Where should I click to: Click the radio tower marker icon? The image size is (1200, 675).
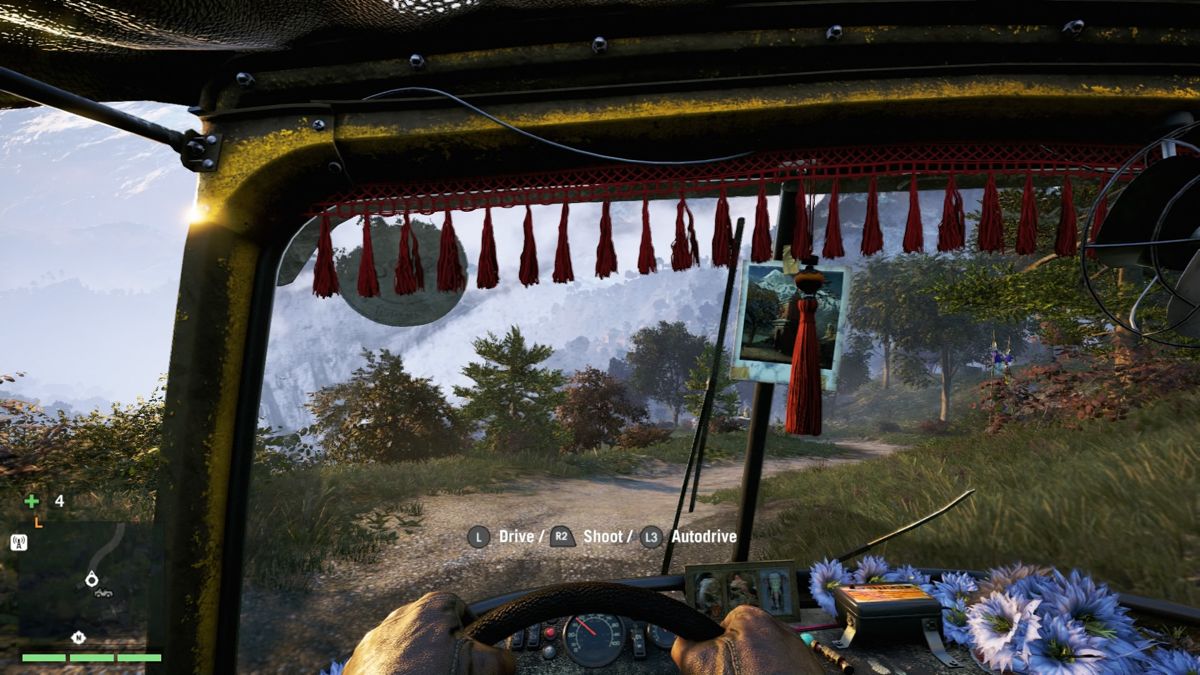[x=19, y=542]
